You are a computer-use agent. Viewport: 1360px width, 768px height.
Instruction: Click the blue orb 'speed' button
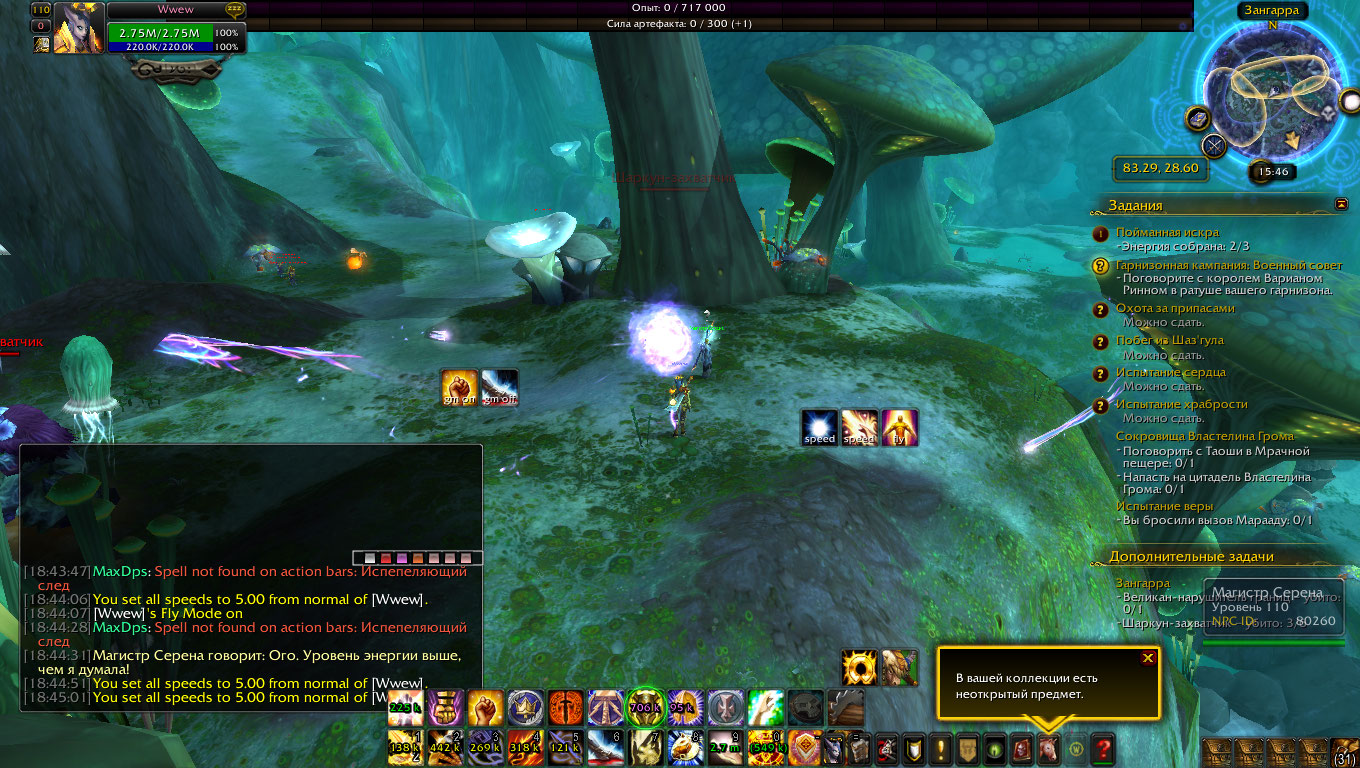819,428
